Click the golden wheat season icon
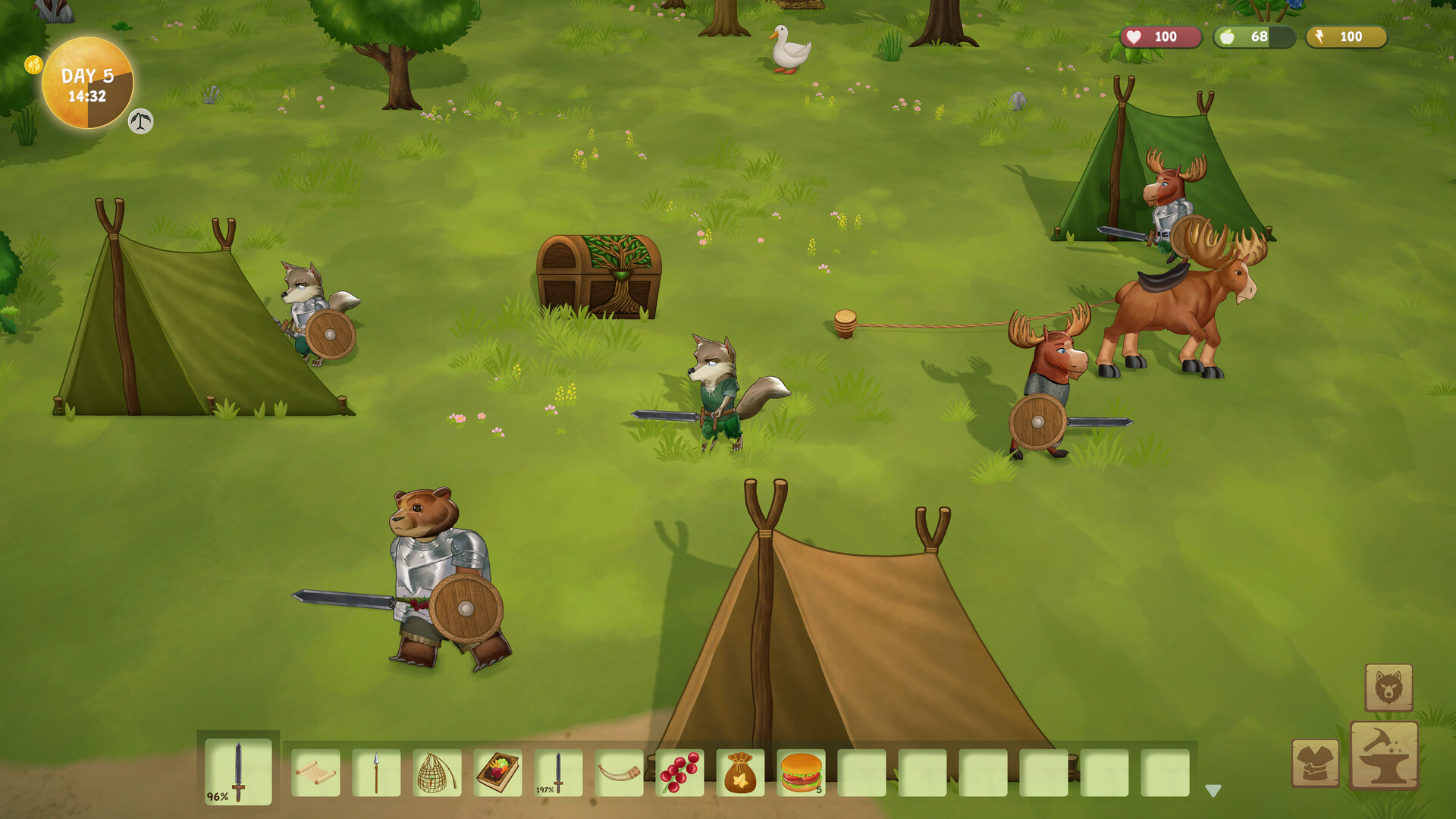The height and width of the screenshot is (819, 1456). [x=33, y=64]
